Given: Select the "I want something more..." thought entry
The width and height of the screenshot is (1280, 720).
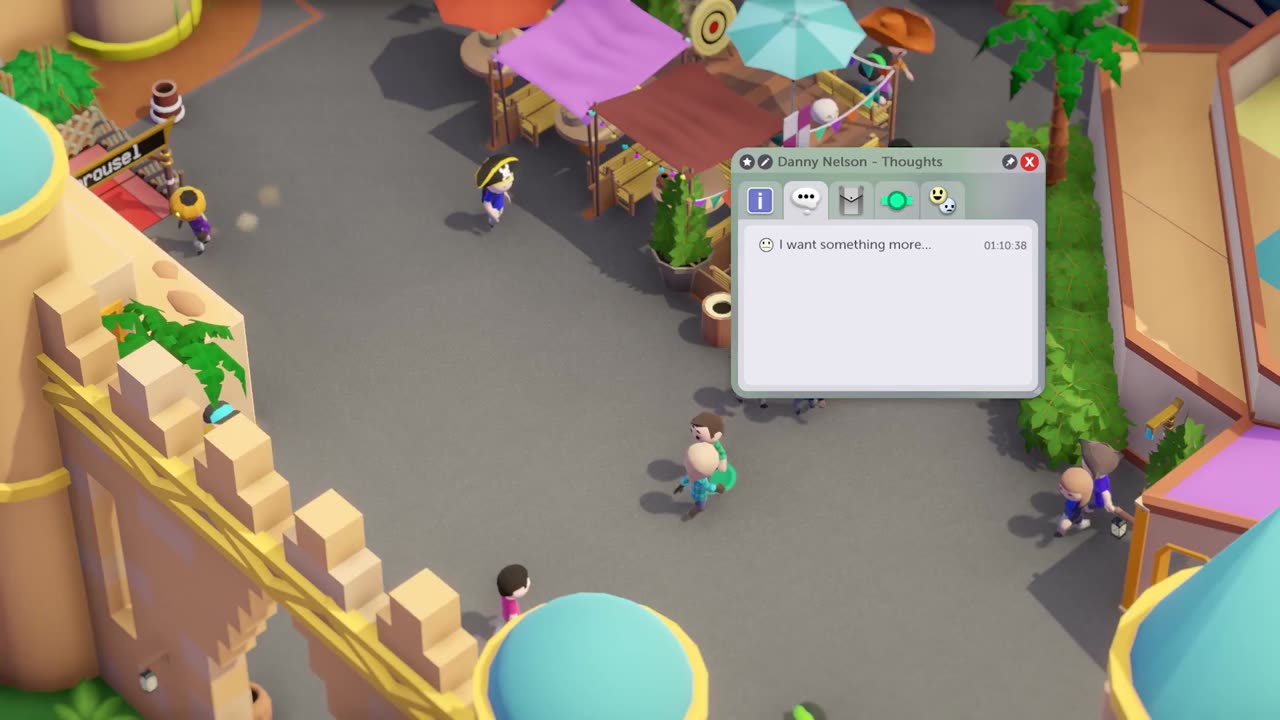Looking at the screenshot, I should [x=855, y=245].
